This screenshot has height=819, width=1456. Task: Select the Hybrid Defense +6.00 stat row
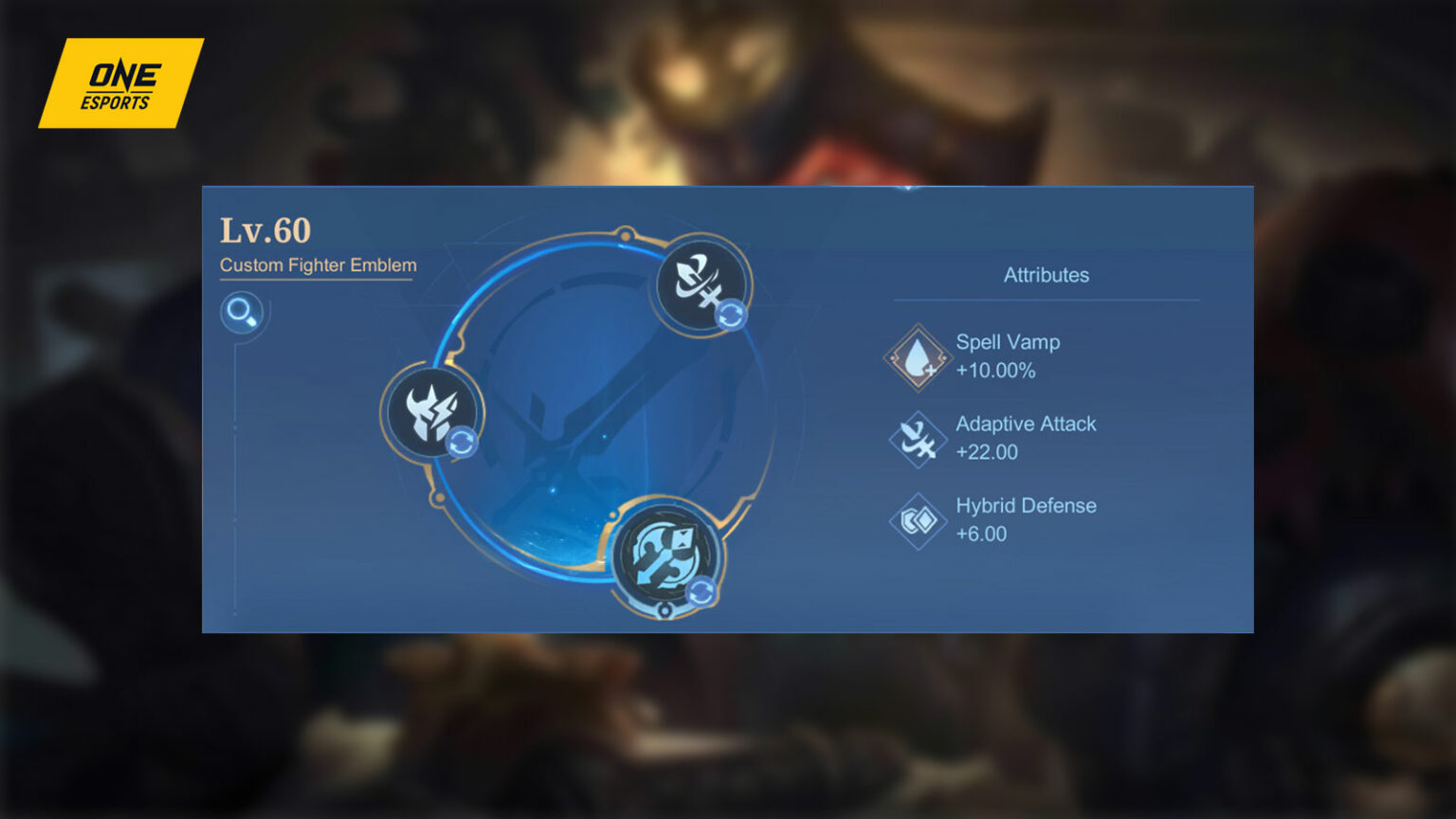tap(1027, 519)
